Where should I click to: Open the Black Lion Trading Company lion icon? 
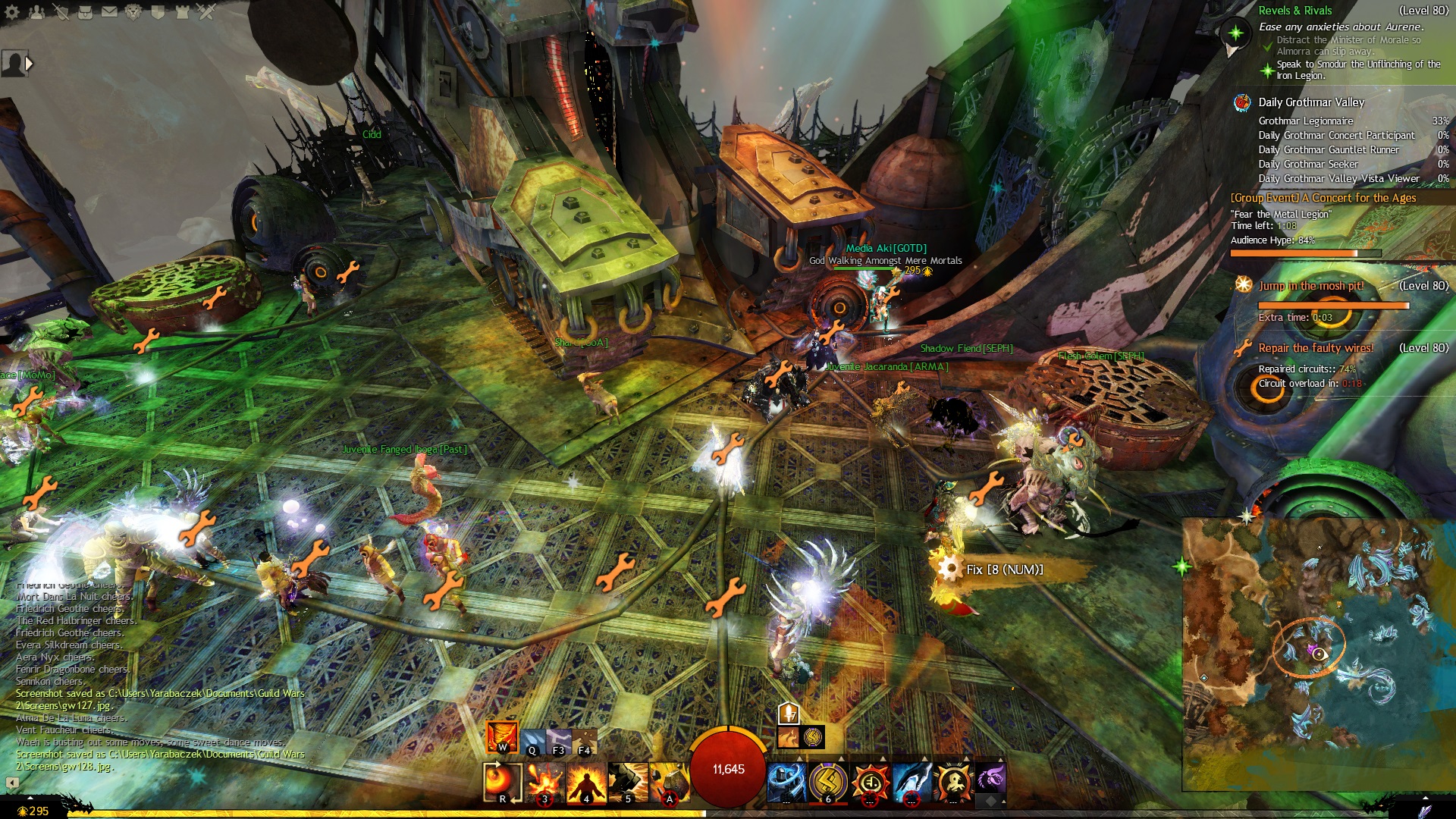tap(133, 12)
